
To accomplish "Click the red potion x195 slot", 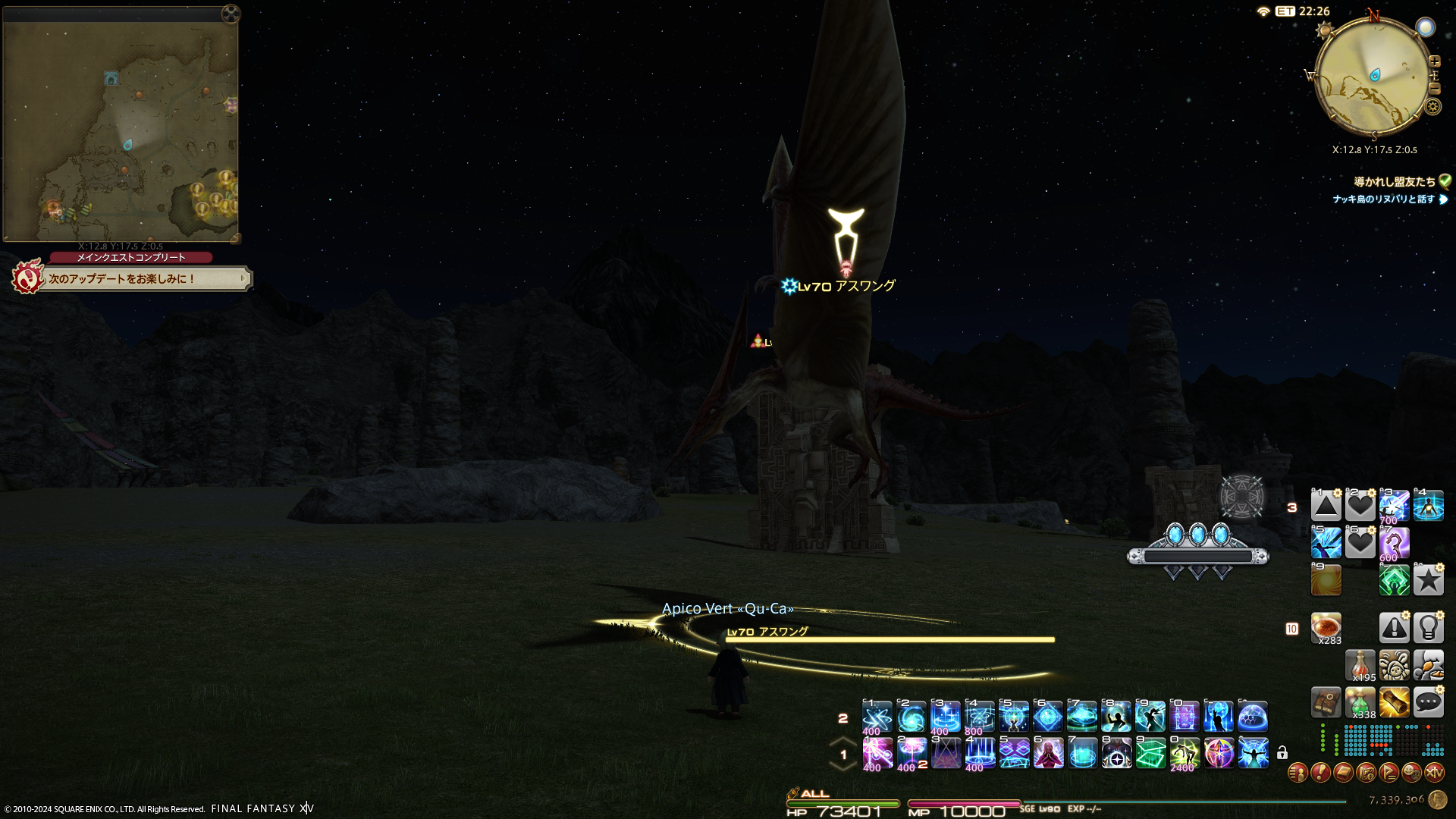I will (1360, 665).
